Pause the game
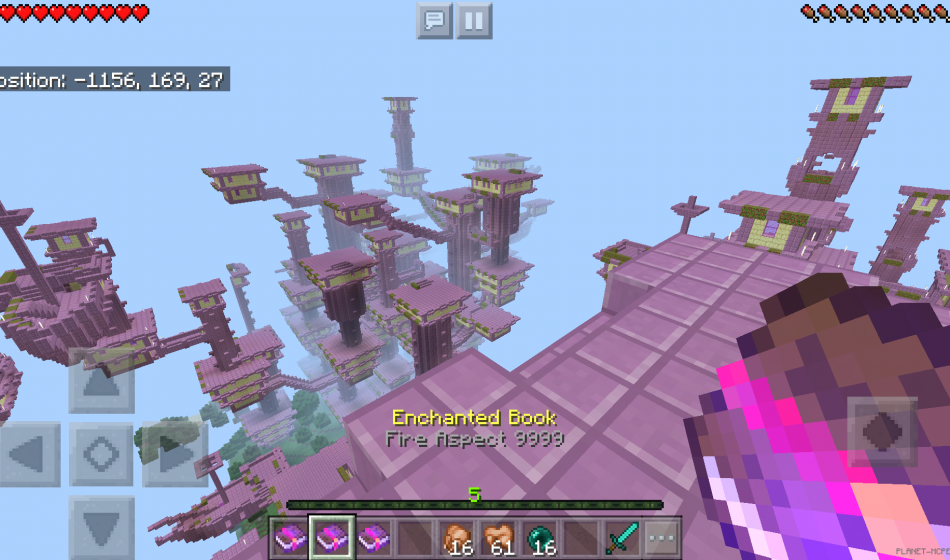The image size is (950, 560). pos(475,20)
